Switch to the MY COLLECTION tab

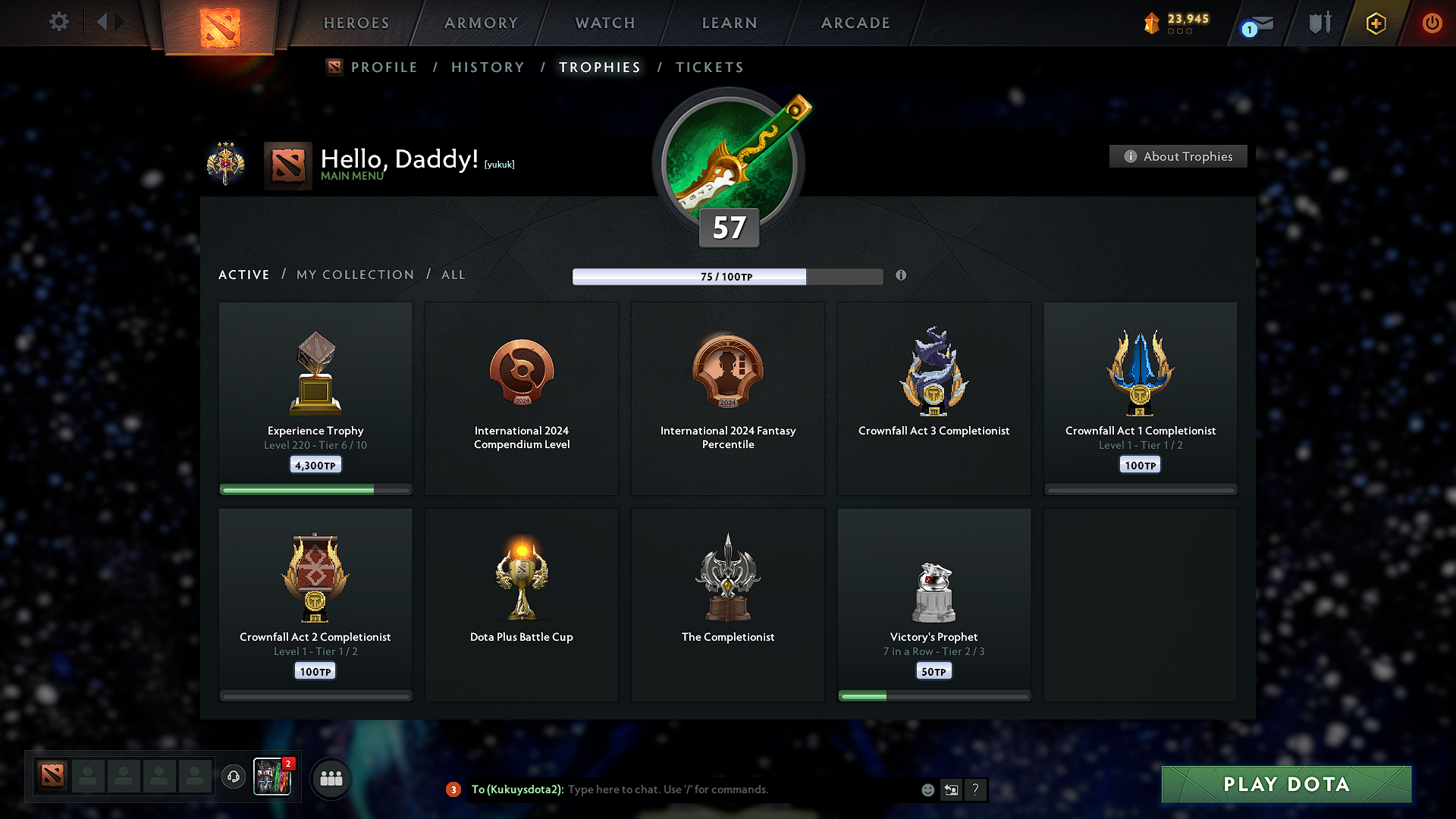pos(354,275)
